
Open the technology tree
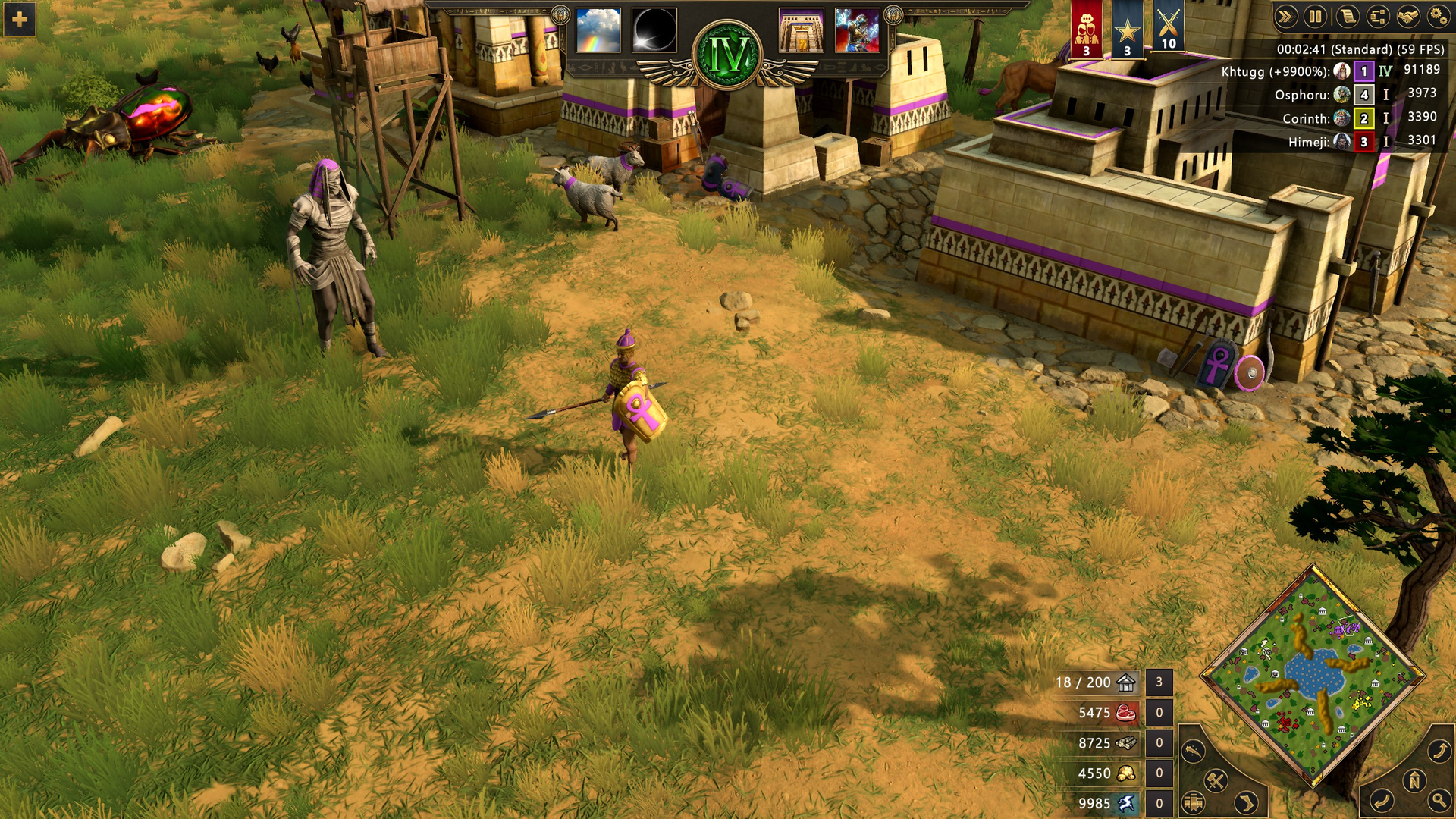click(x=1378, y=16)
